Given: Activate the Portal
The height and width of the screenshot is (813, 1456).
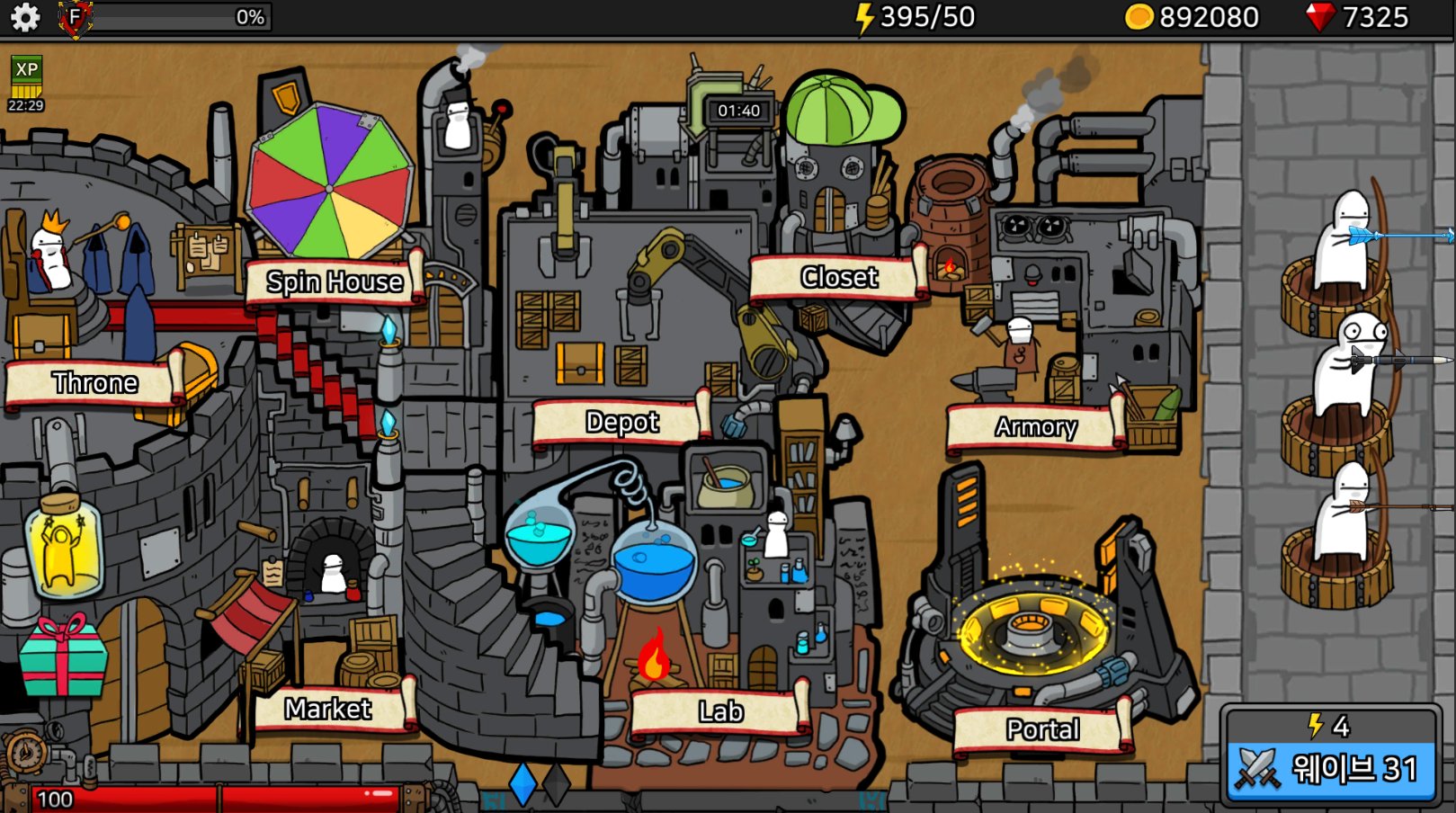Looking at the screenshot, I should 1041,728.
